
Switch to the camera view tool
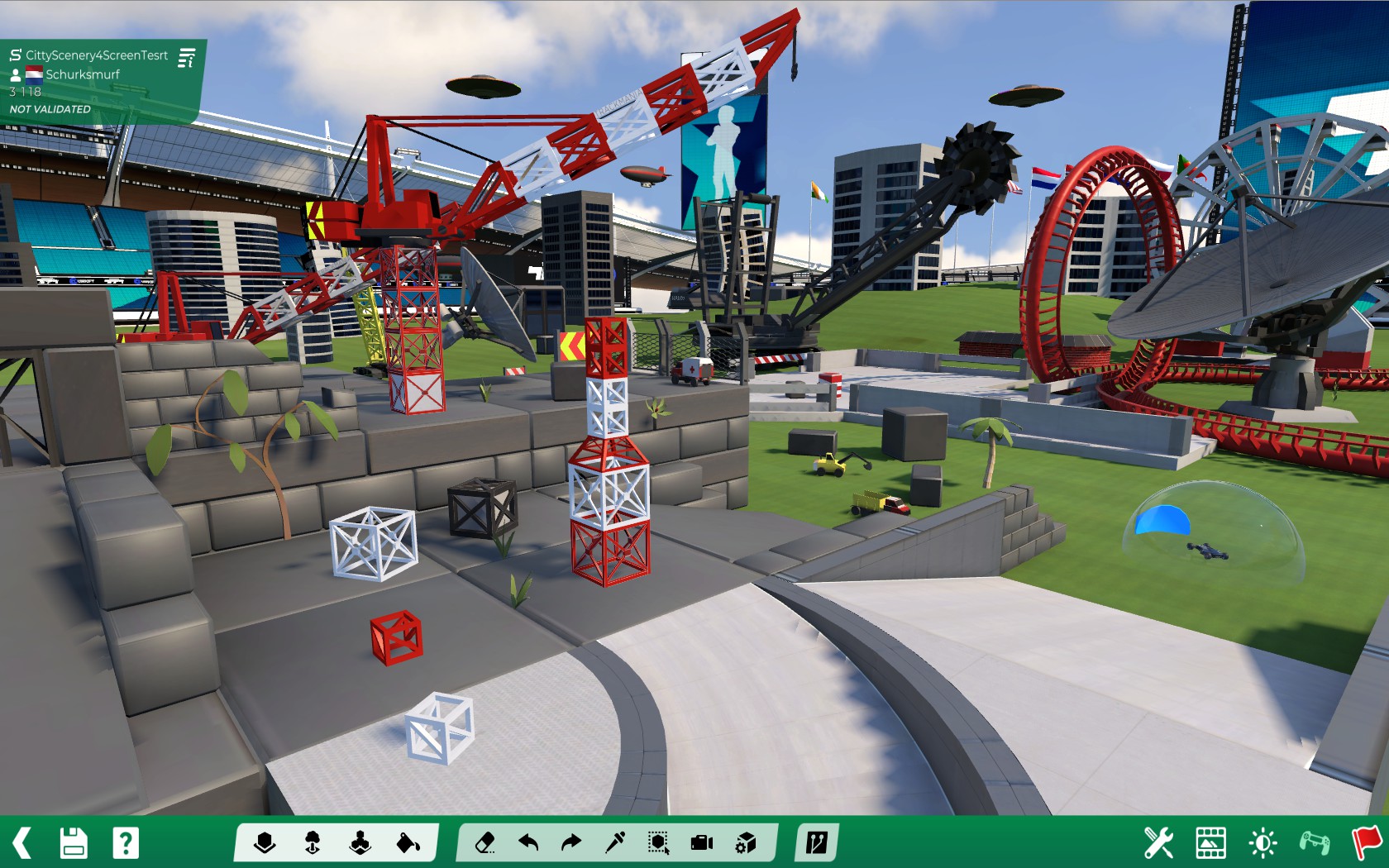tap(702, 843)
